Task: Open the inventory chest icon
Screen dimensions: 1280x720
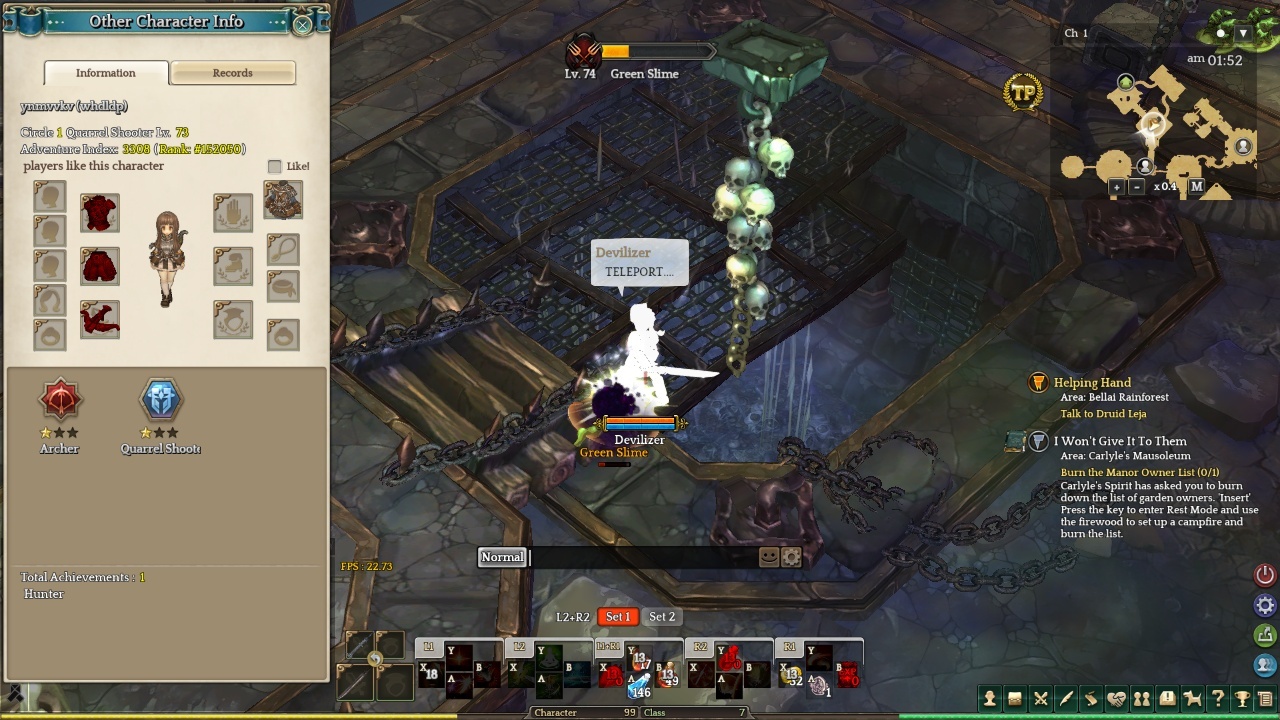Action: tap(1015, 699)
